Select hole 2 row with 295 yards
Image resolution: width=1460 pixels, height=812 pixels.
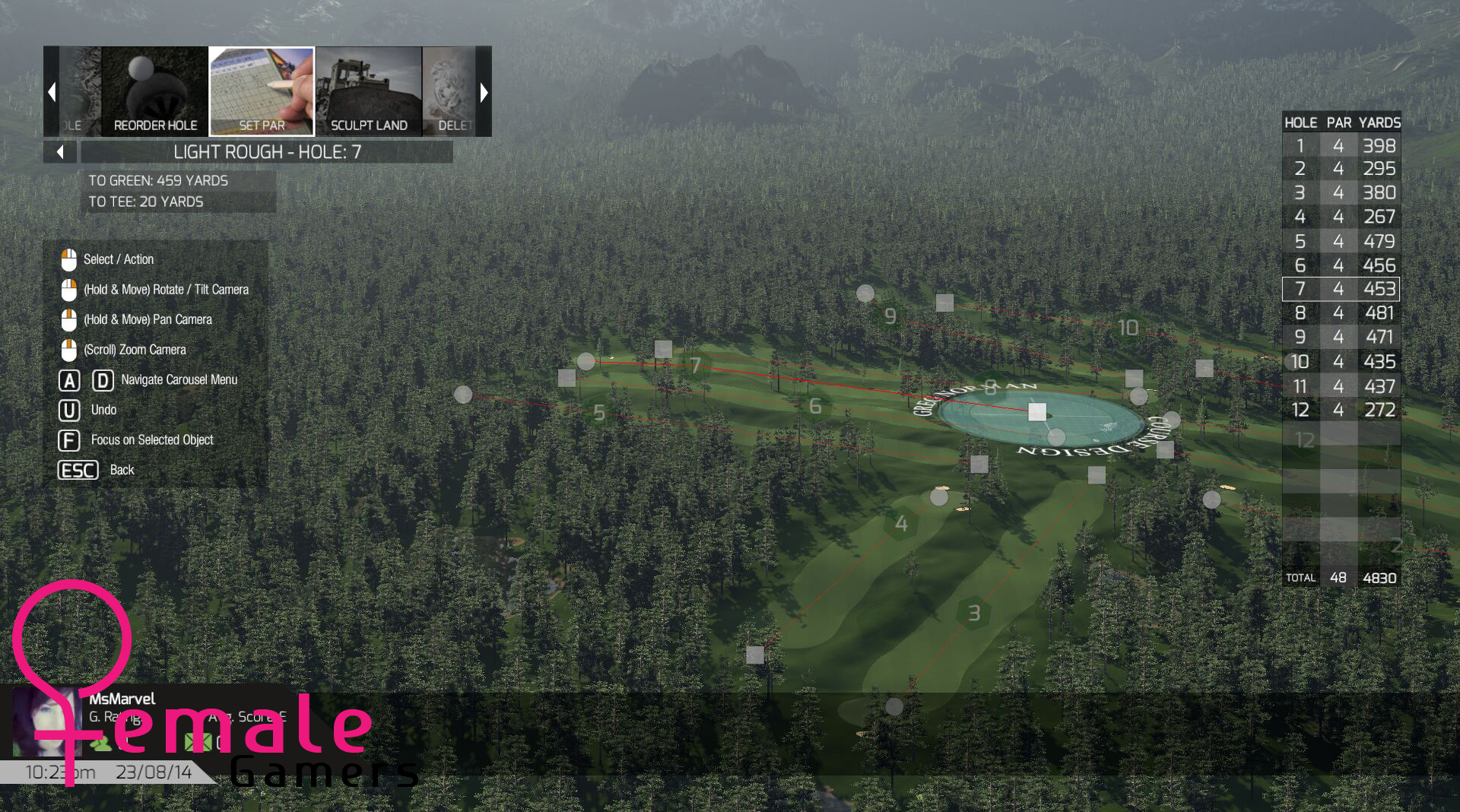click(1341, 168)
